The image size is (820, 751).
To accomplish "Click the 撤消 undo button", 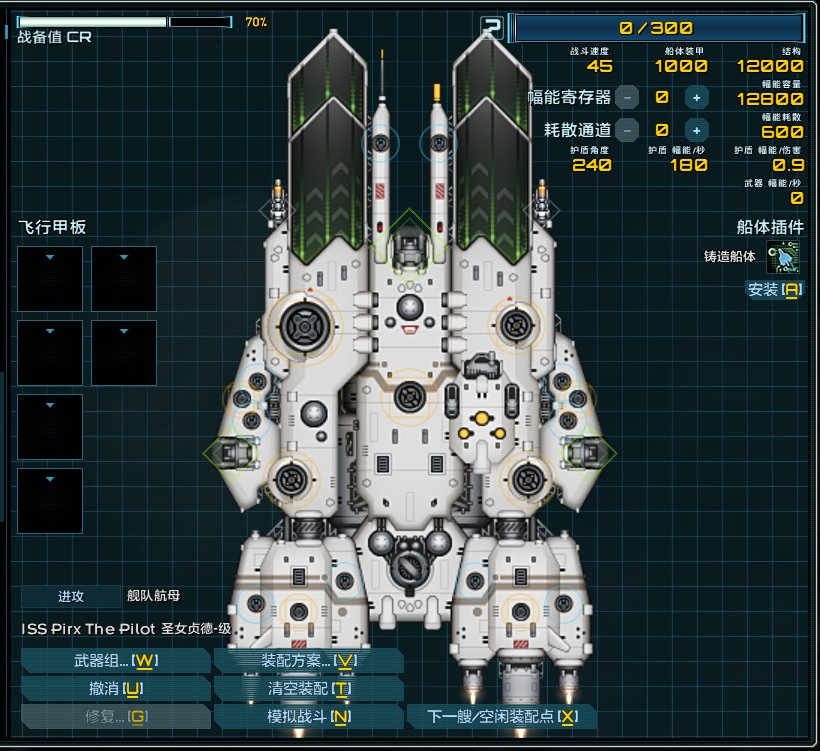I will (115, 689).
